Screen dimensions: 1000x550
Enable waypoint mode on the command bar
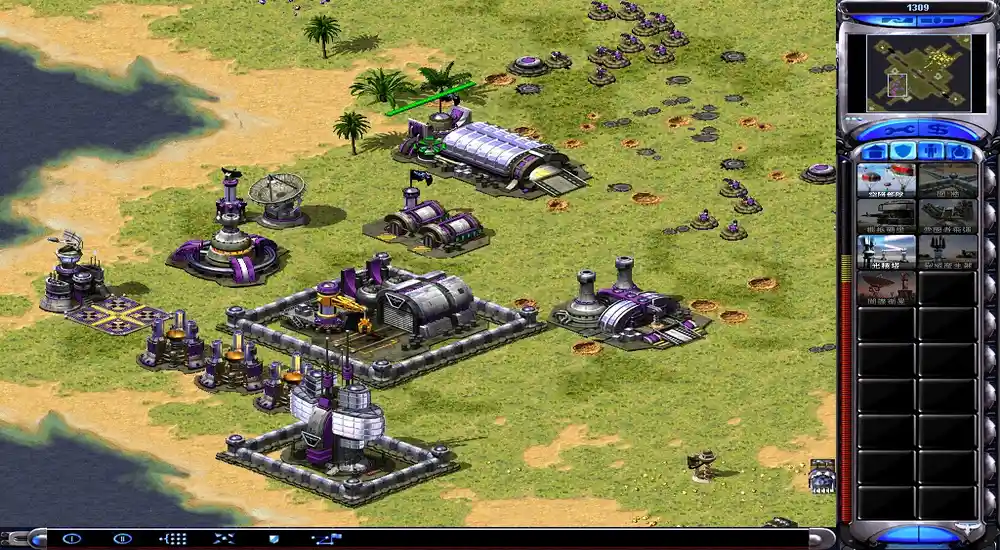(x=326, y=538)
